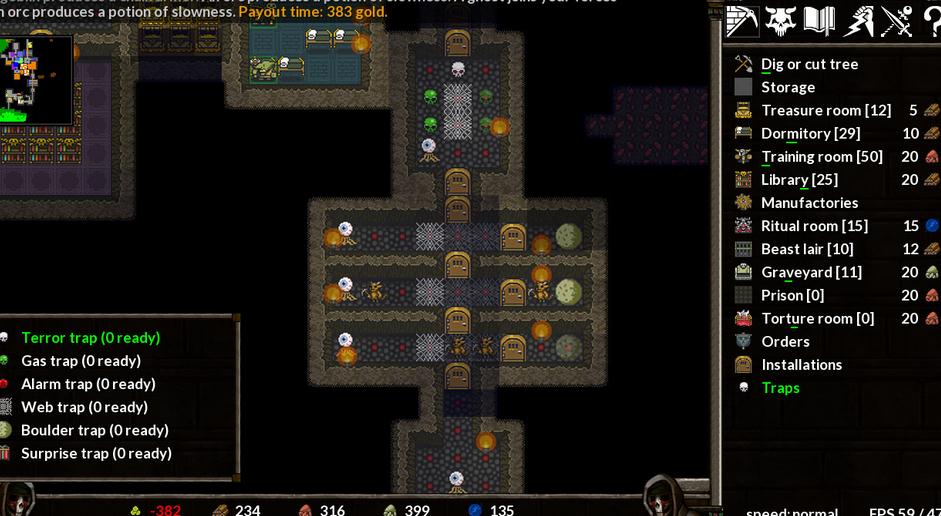The image size is (941, 516).
Task: Open the question mark help tab
Action: [x=931, y=20]
